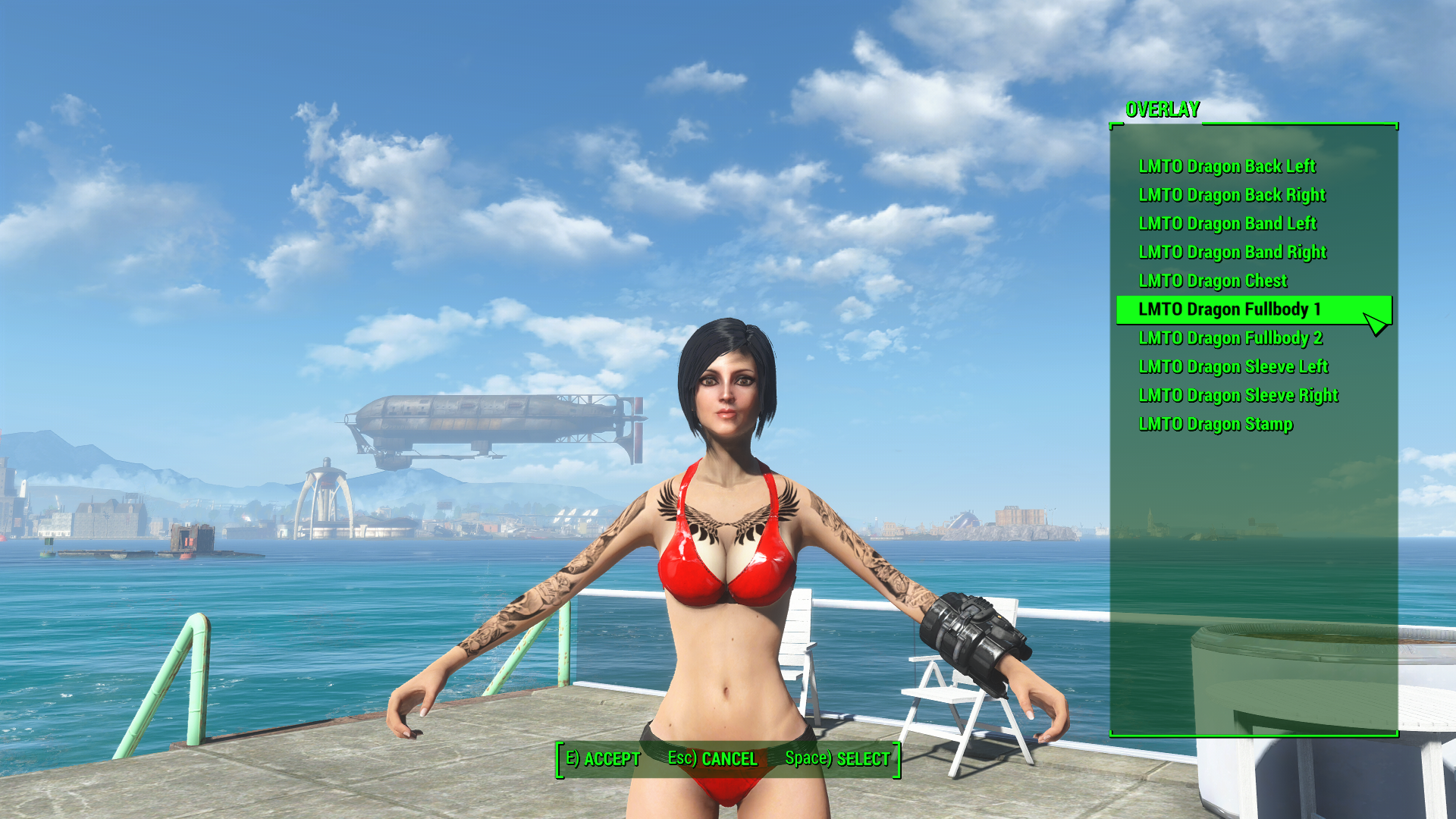Viewport: 1456px width, 819px height.
Task: Click the CANCEL button
Action: 712,758
